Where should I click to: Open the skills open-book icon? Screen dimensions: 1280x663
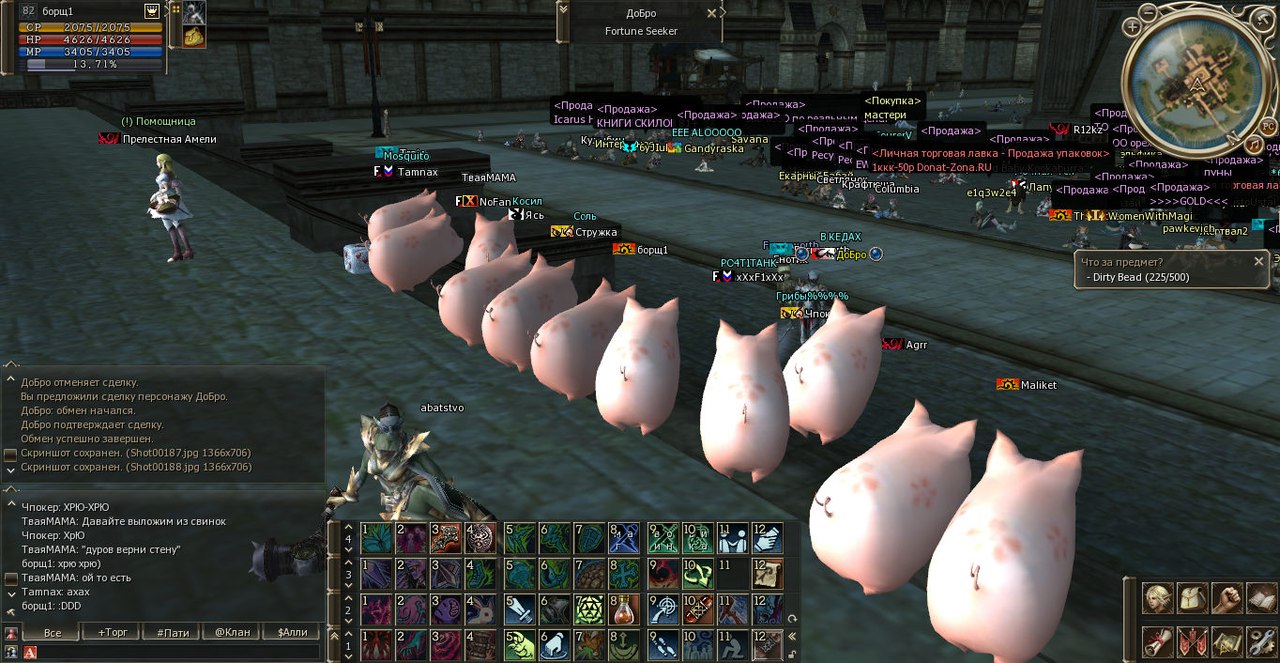tap(1260, 598)
